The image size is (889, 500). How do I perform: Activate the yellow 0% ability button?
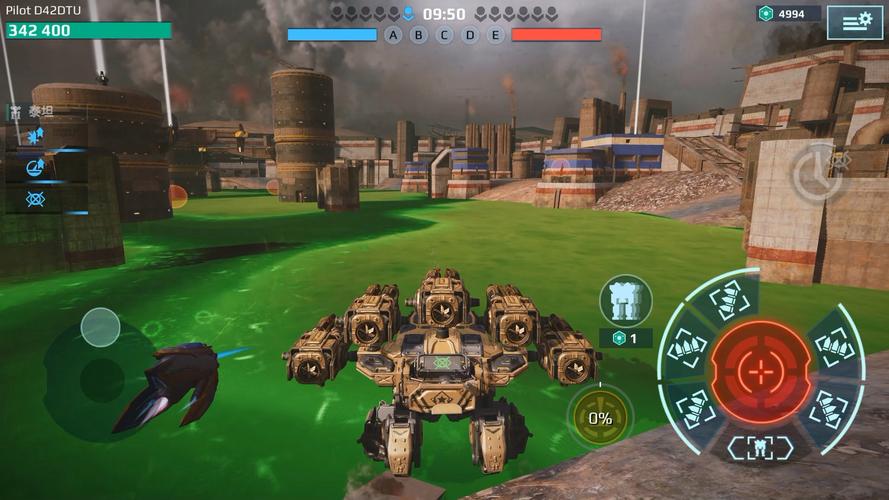pos(600,418)
